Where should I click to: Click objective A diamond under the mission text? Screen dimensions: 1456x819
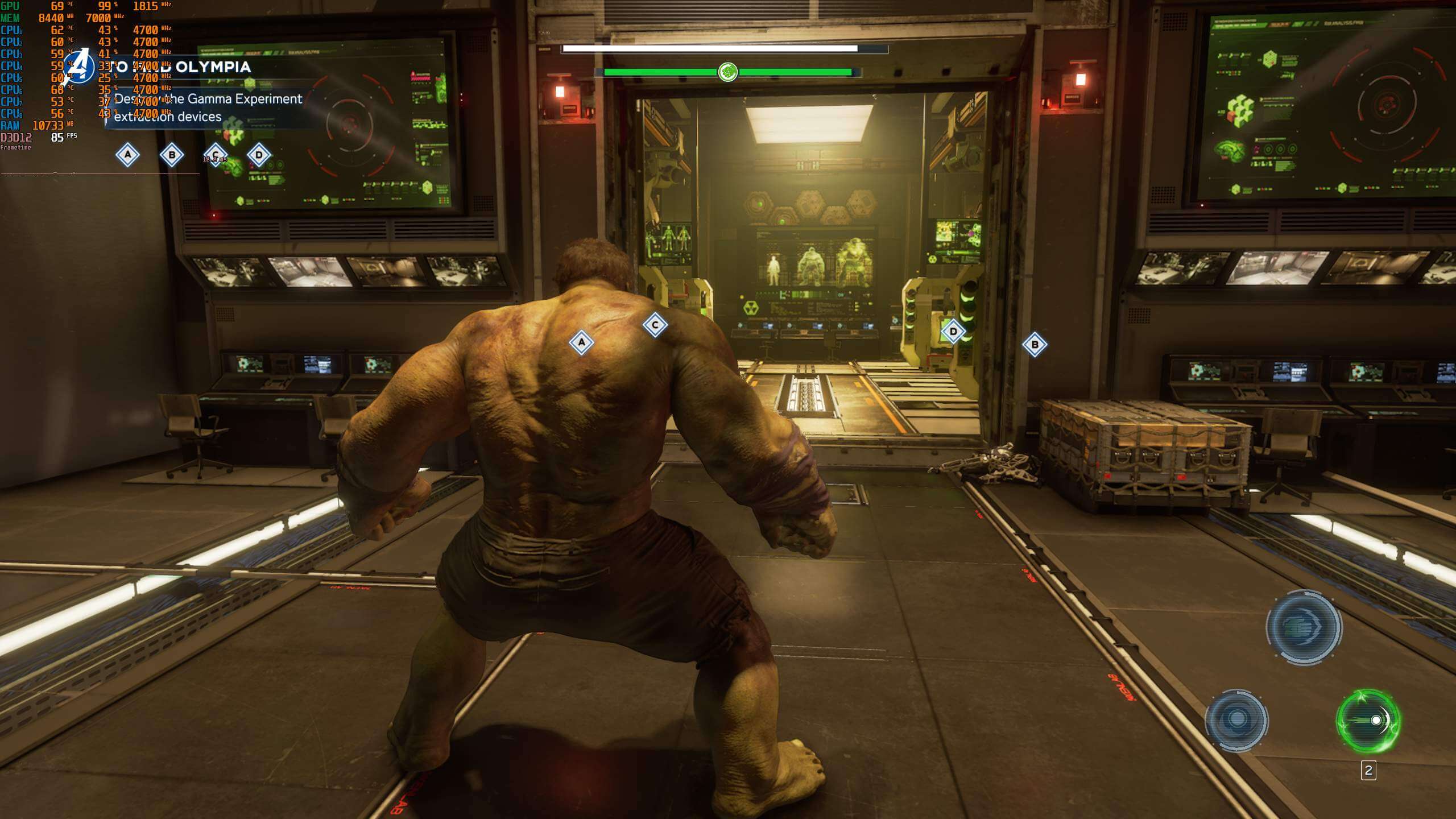[x=127, y=155]
